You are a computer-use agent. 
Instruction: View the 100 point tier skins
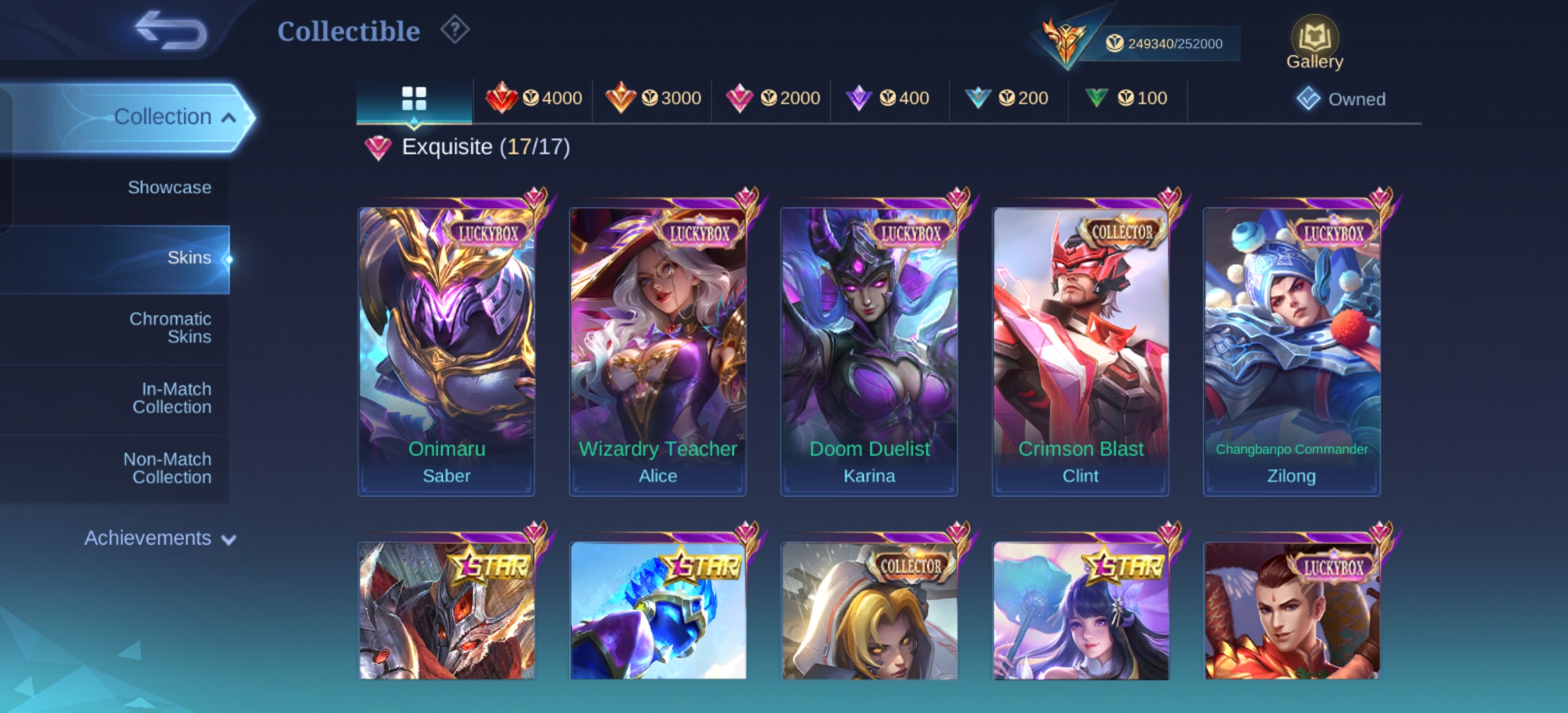tap(1126, 98)
